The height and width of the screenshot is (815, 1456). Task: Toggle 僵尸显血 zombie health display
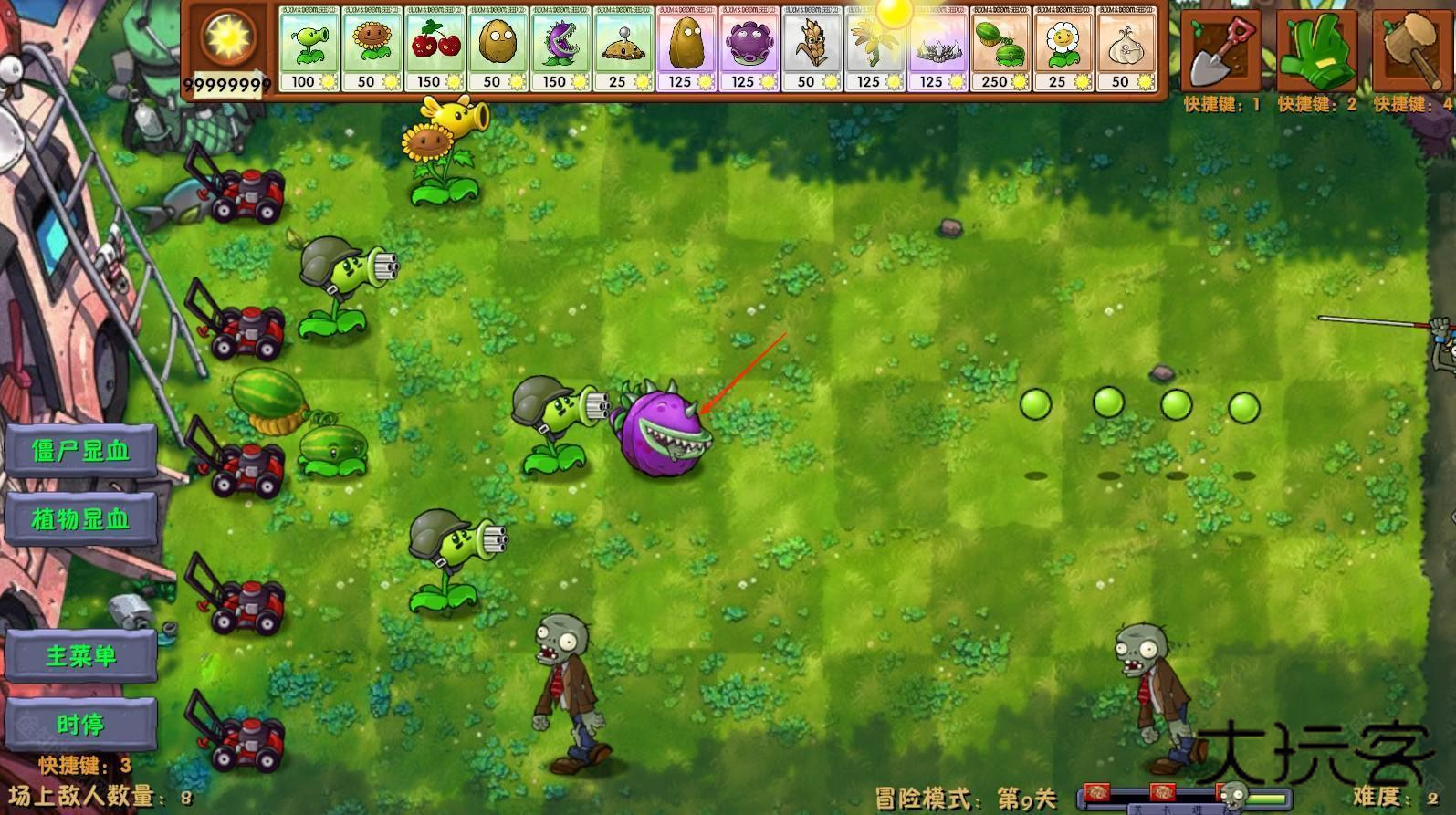80,451
